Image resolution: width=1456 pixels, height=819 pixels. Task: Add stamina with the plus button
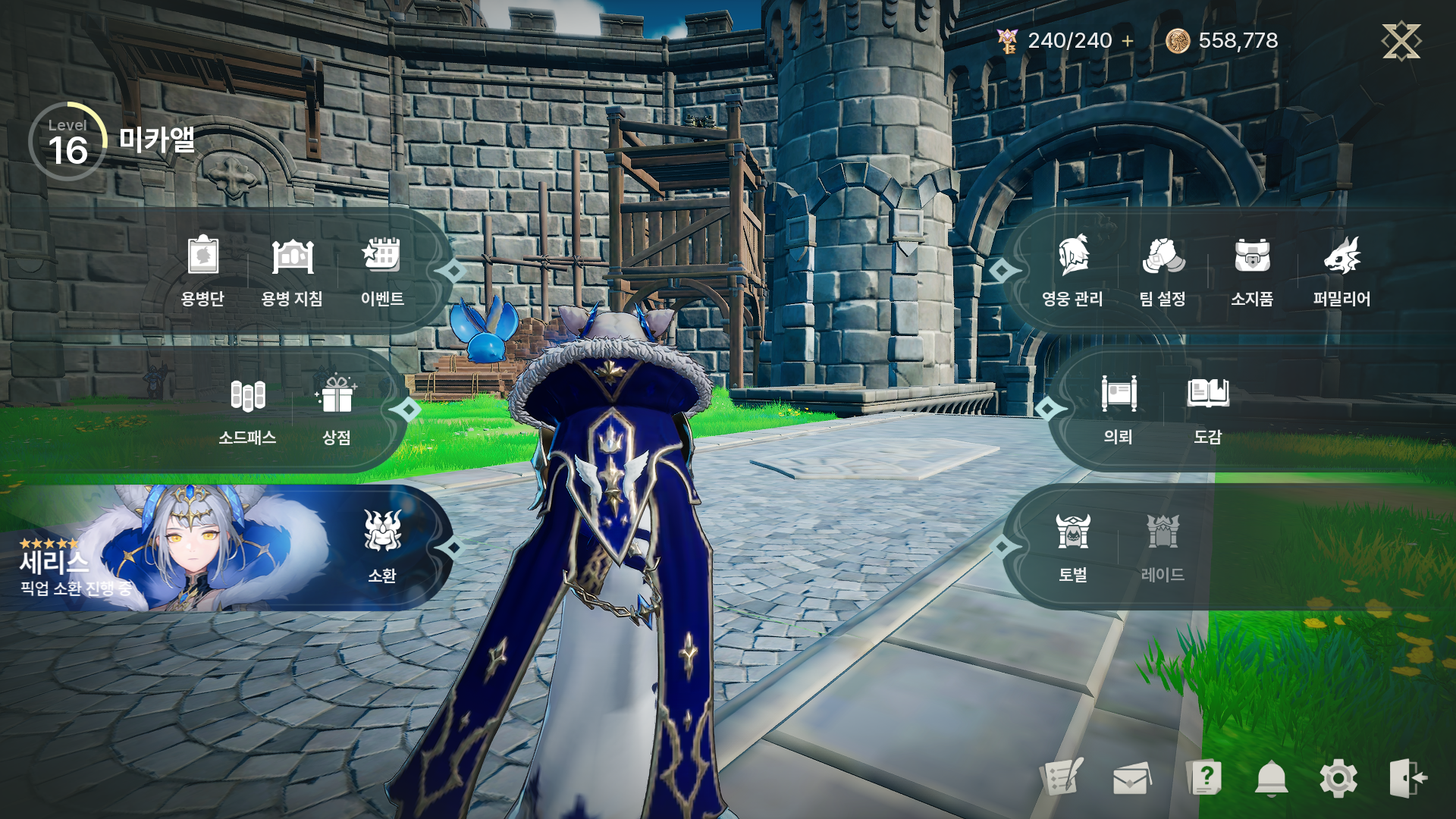click(1128, 41)
